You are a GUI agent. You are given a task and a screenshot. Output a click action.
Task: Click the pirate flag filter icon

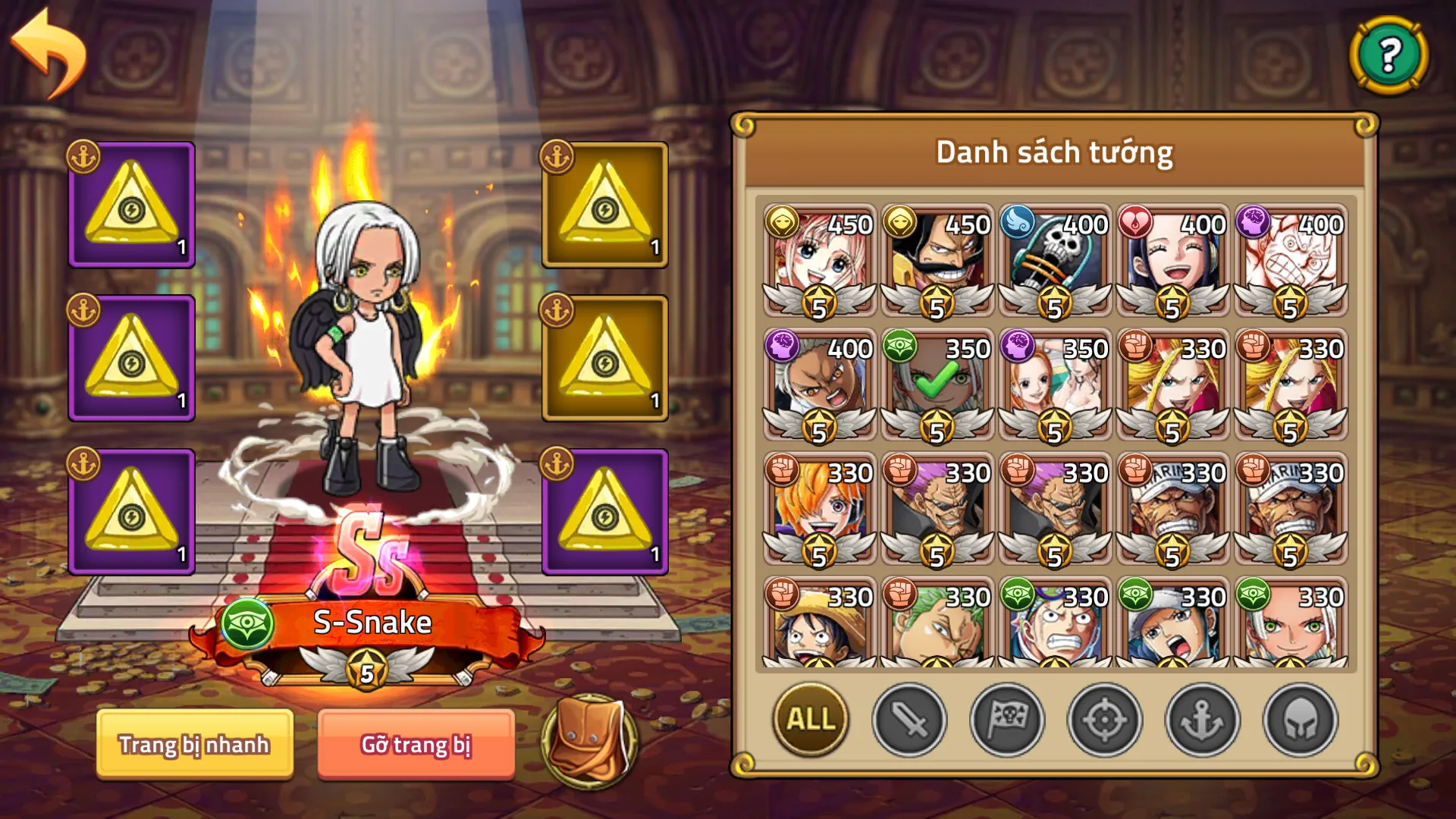1008,720
